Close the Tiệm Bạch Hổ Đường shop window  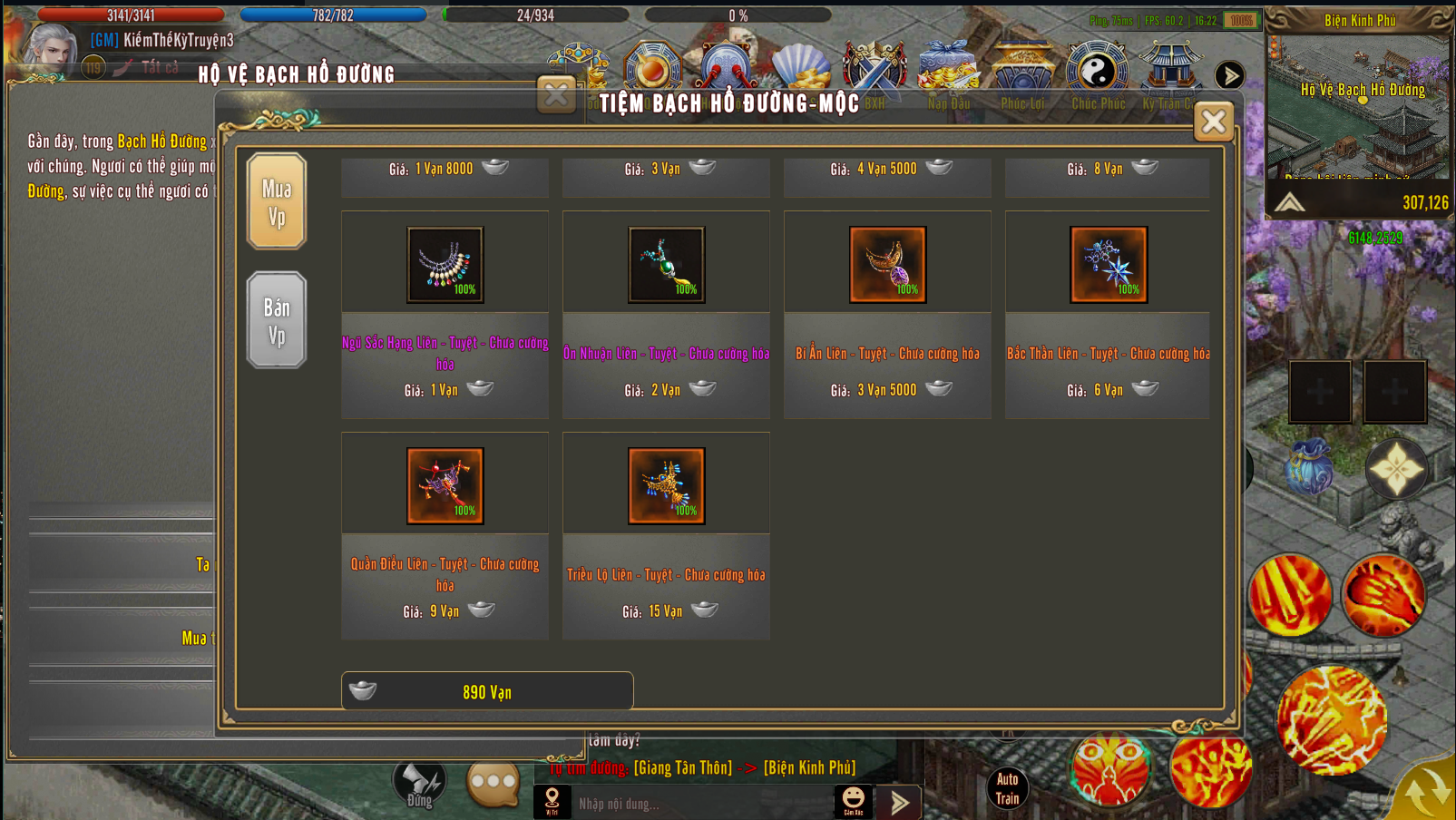point(1213,122)
